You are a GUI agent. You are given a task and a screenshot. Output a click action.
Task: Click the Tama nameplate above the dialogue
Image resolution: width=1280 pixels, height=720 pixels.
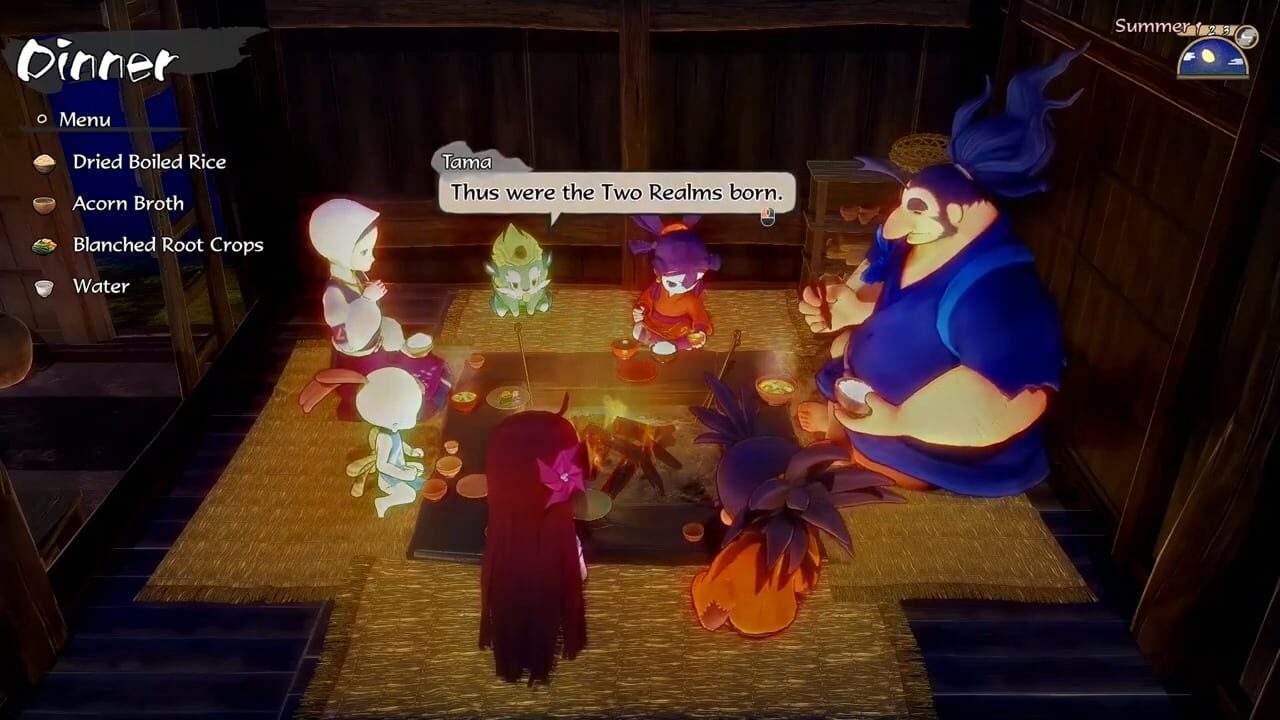coord(465,161)
